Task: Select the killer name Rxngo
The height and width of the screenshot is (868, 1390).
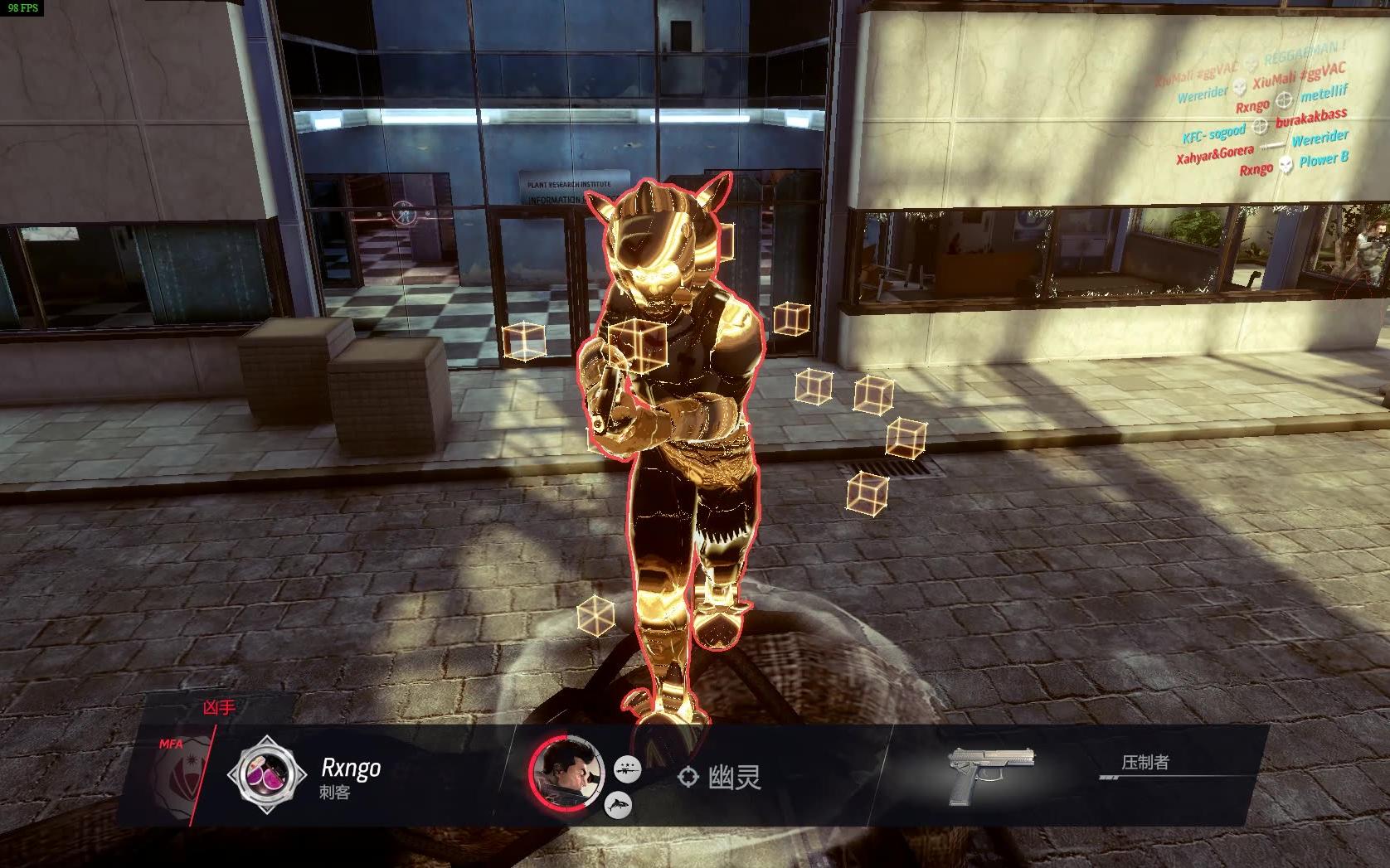Action: [x=351, y=768]
